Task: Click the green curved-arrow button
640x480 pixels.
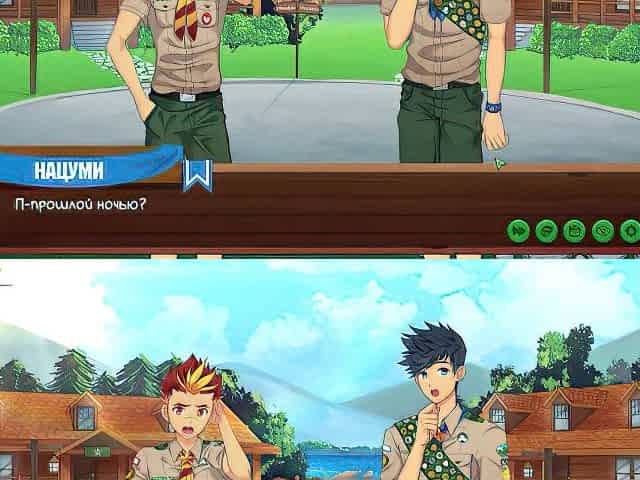Action: [546, 230]
